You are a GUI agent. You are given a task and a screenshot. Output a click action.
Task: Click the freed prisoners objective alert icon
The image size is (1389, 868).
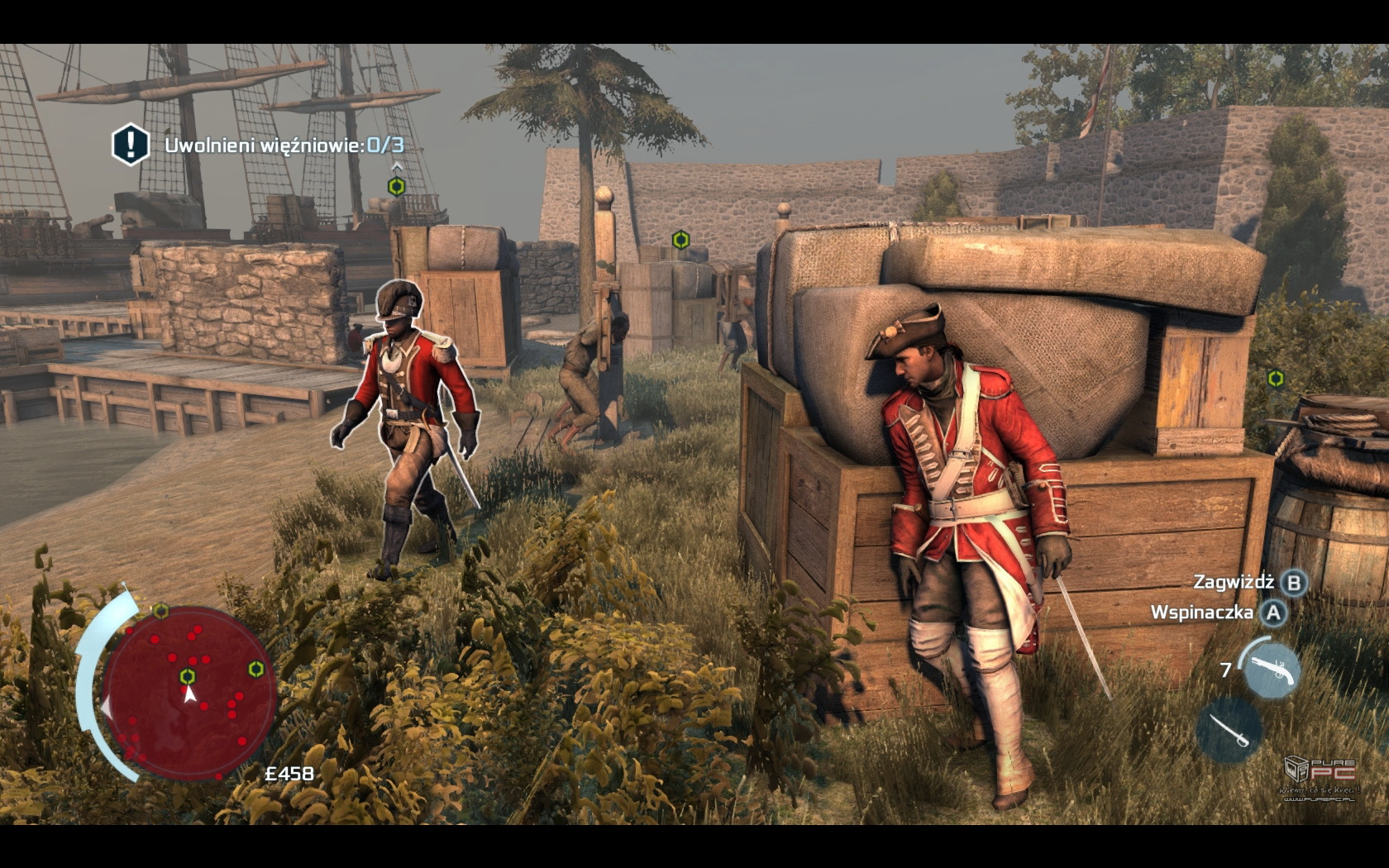coord(130,144)
